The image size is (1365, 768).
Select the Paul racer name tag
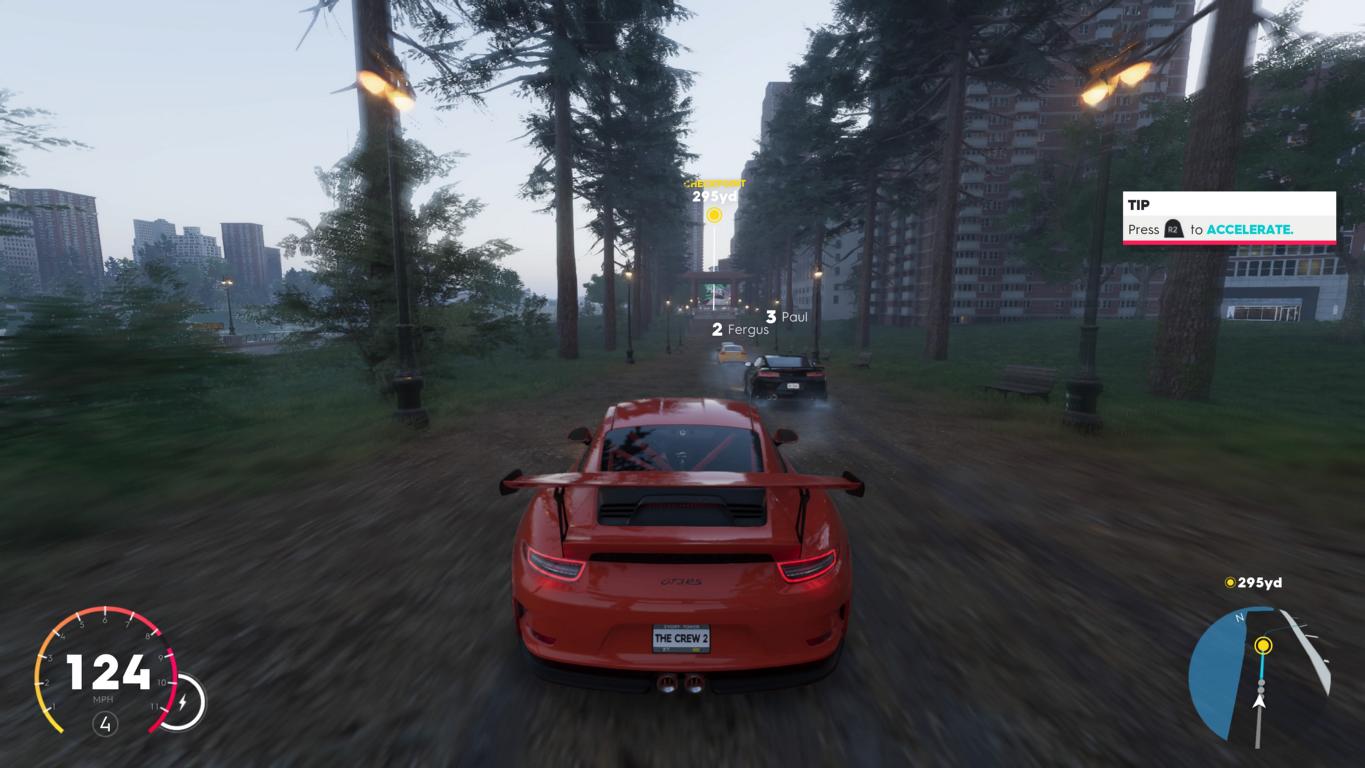[787, 317]
